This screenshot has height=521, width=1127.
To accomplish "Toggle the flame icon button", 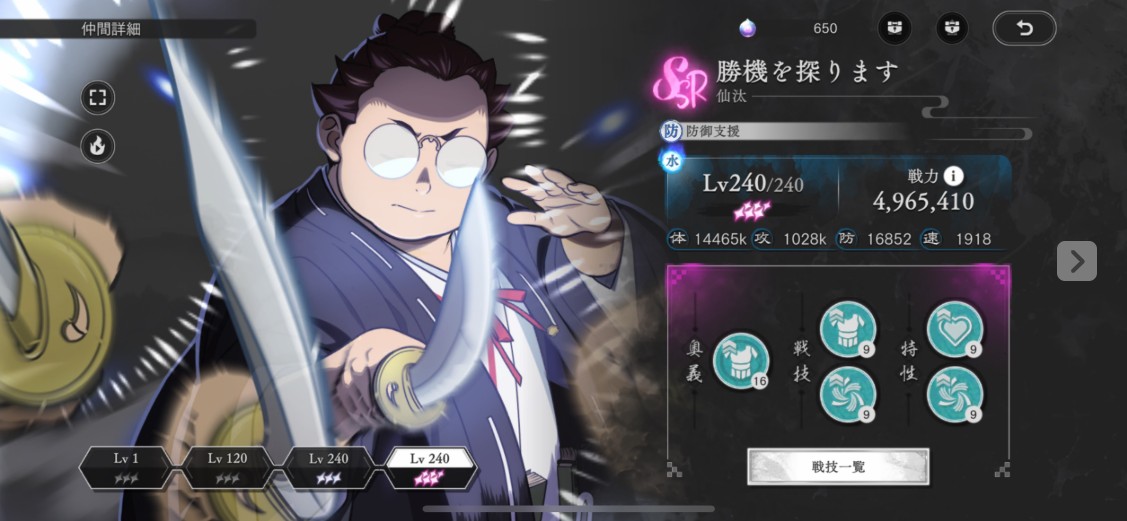I will pyautogui.click(x=98, y=146).
